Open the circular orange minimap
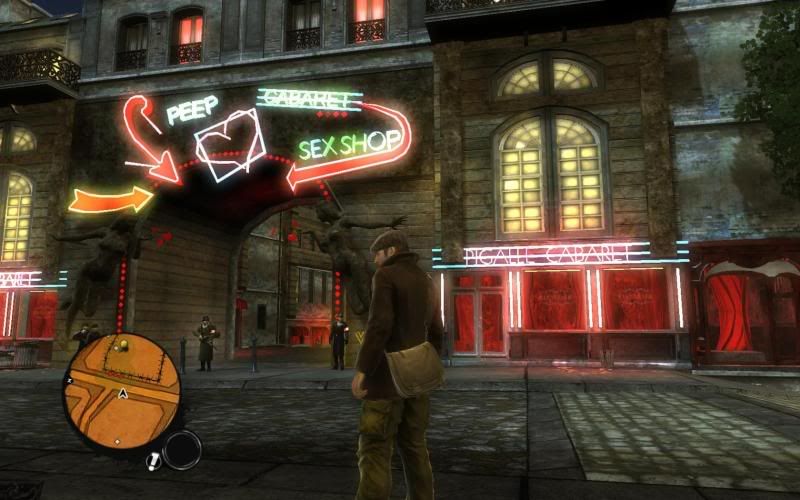 121,390
